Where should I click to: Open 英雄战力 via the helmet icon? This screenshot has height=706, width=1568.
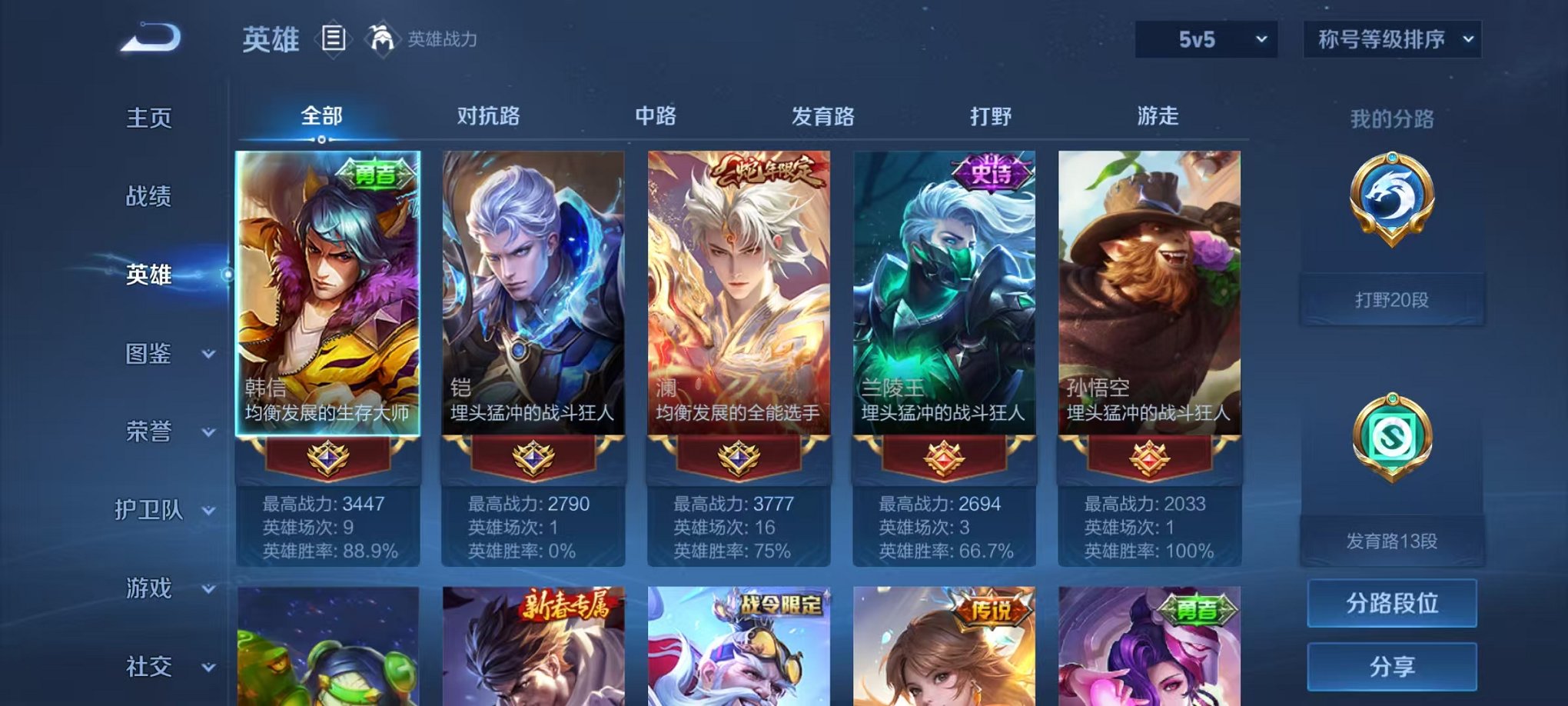[382, 38]
